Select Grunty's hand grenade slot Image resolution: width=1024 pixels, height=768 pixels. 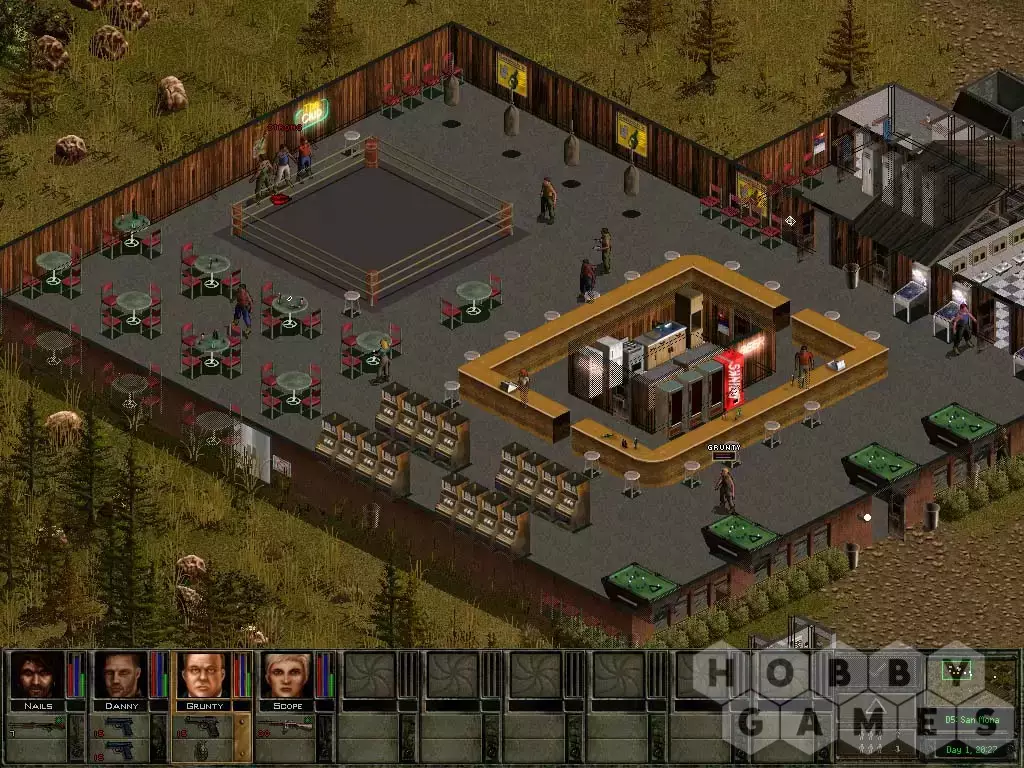click(202, 748)
